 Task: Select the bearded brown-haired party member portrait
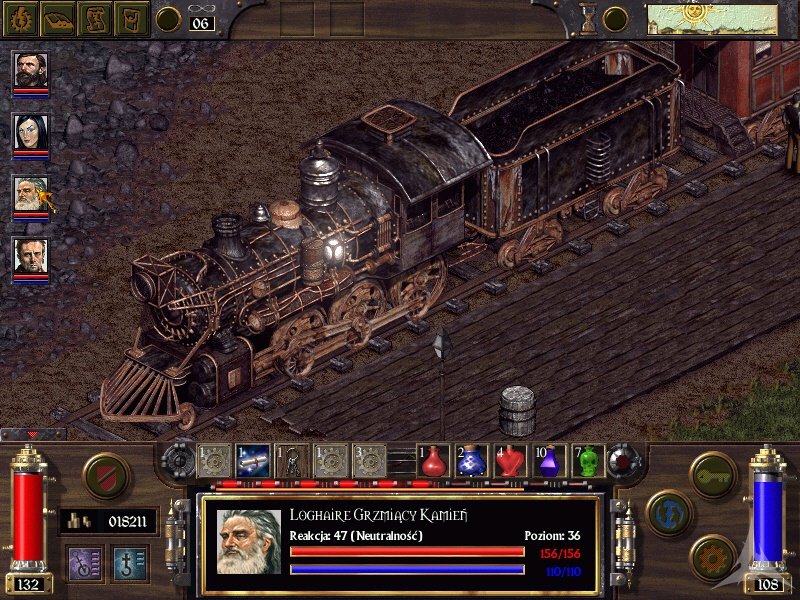pyautogui.click(x=30, y=70)
